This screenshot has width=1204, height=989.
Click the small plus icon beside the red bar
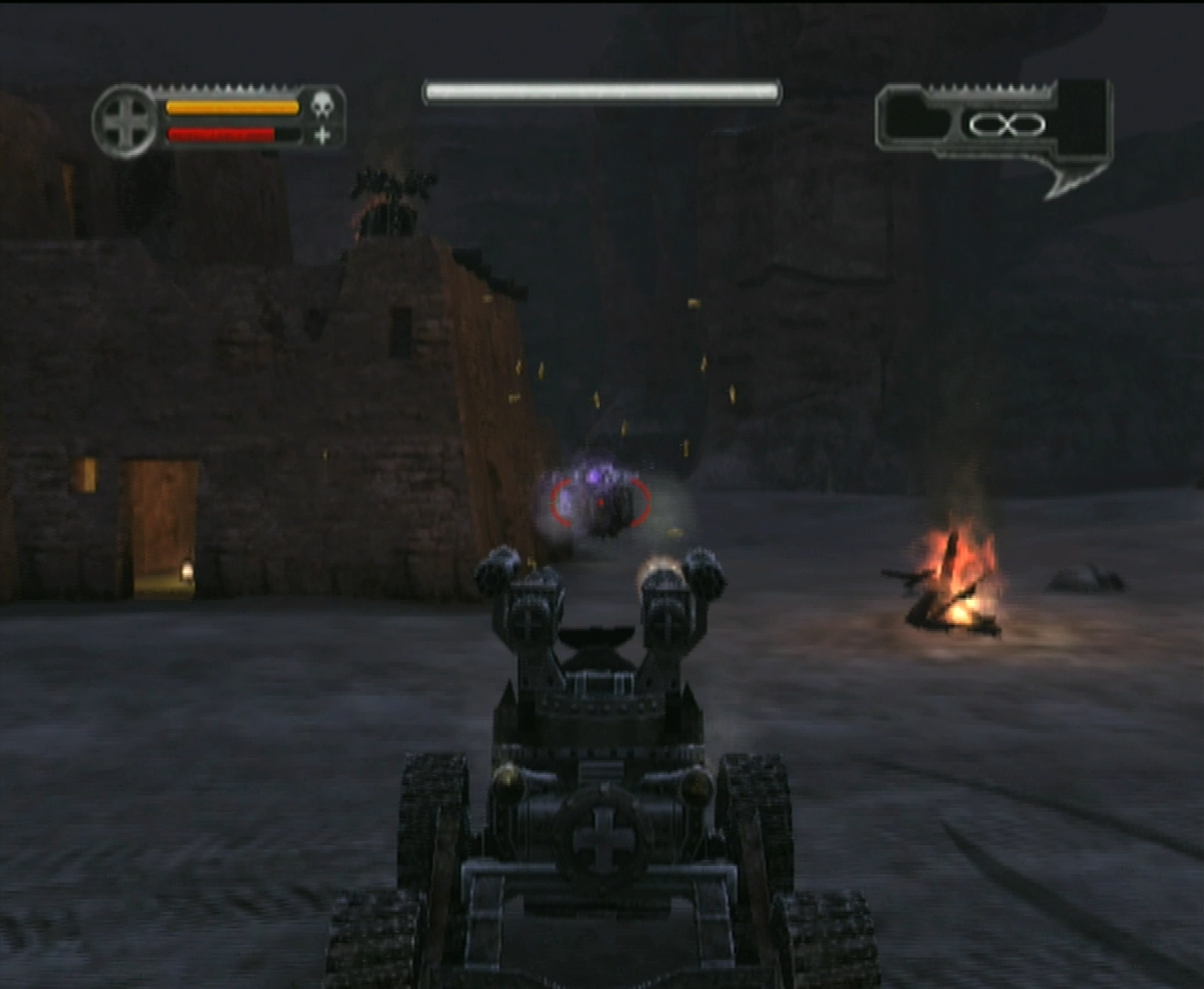click(x=322, y=136)
